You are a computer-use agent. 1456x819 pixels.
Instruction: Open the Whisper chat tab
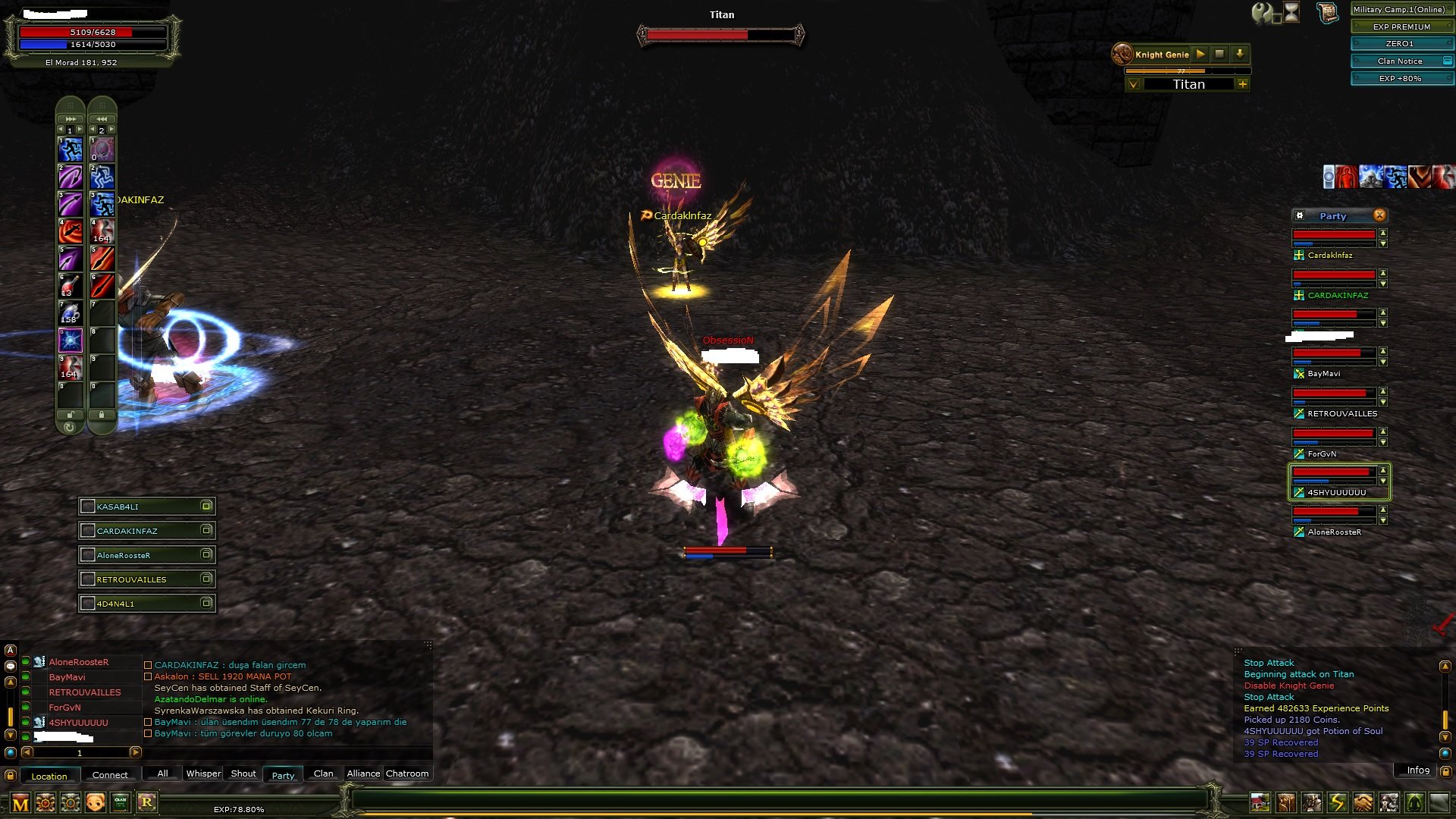[x=202, y=773]
